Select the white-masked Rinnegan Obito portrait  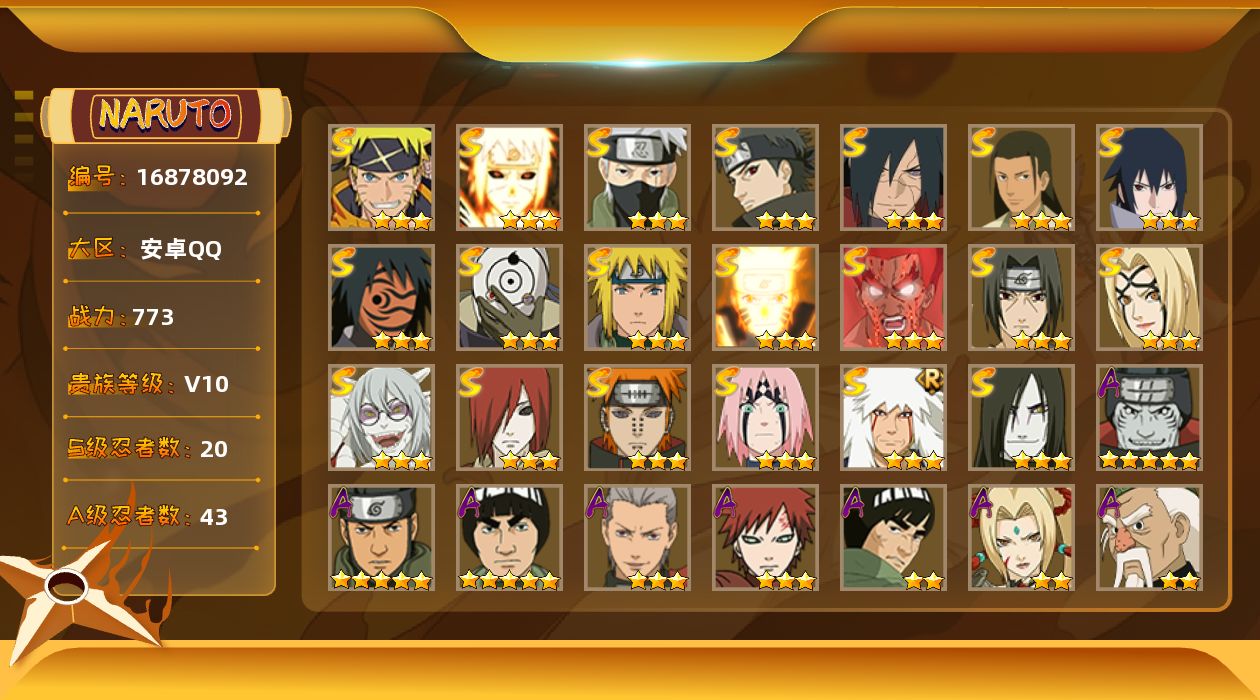pyautogui.click(x=509, y=298)
